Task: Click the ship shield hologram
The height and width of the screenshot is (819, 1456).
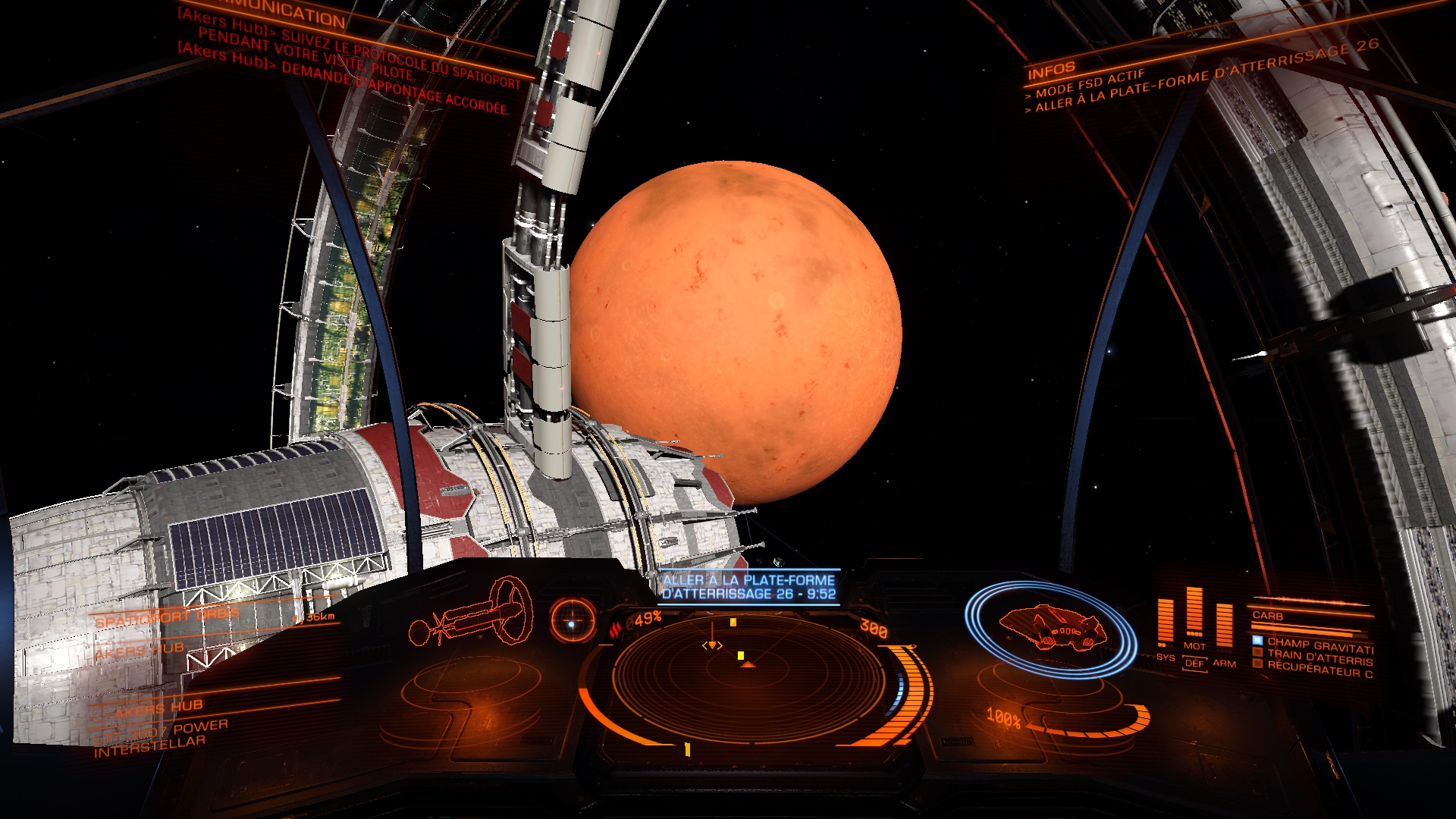Action: tap(1051, 626)
